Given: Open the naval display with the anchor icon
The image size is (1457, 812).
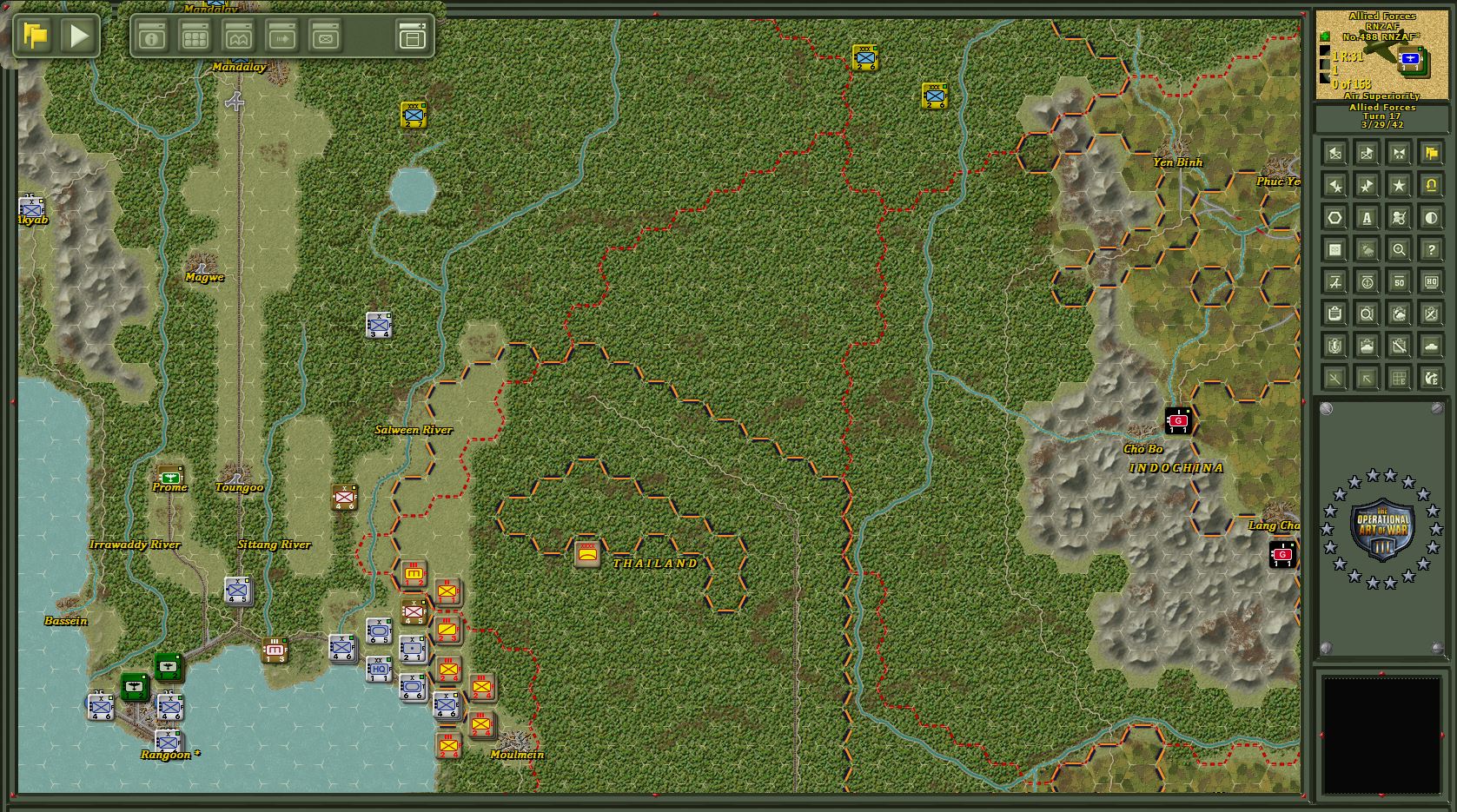Looking at the screenshot, I should (x=1368, y=283).
